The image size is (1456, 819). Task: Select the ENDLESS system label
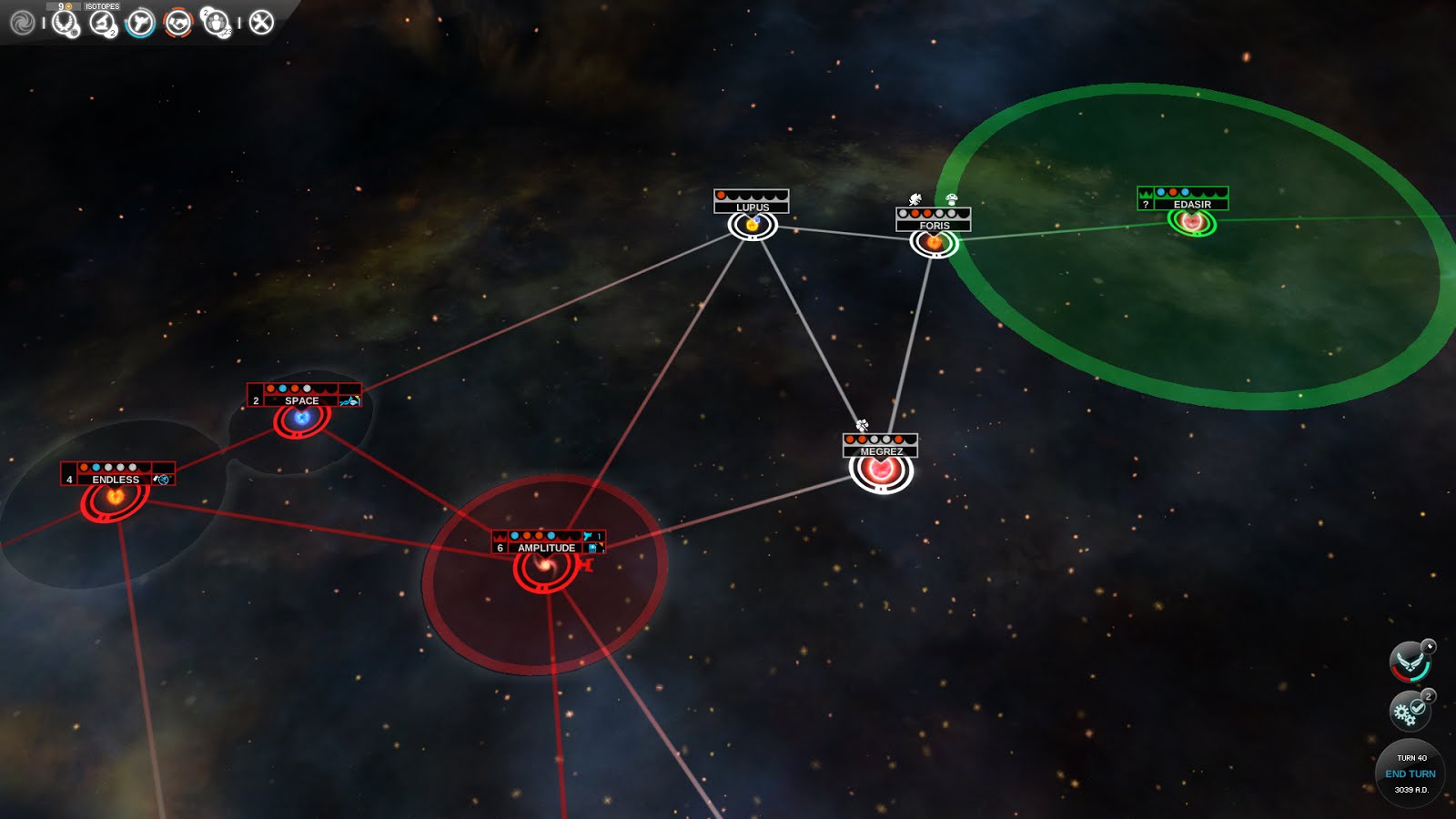tap(116, 480)
